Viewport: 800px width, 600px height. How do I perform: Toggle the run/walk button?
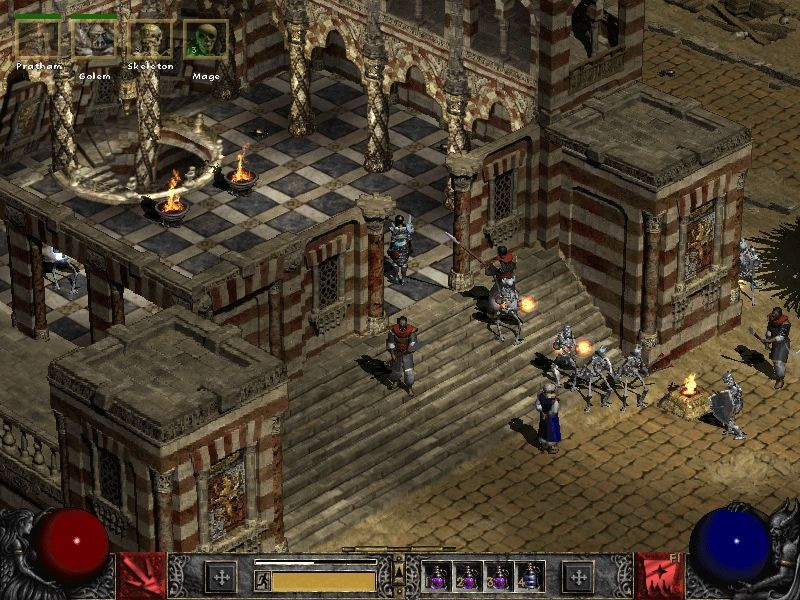(x=263, y=580)
